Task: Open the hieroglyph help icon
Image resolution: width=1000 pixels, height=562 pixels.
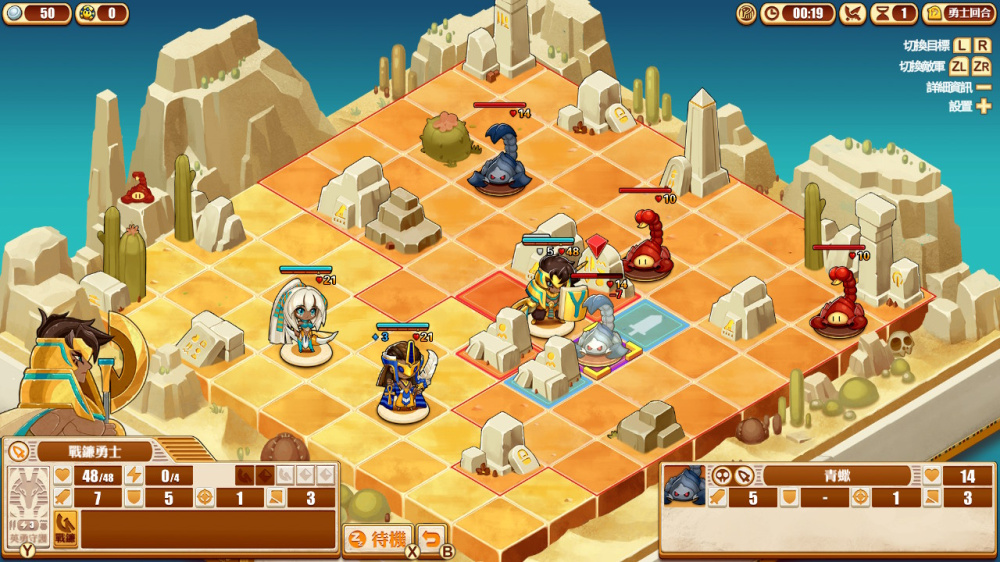Action: tap(746, 13)
